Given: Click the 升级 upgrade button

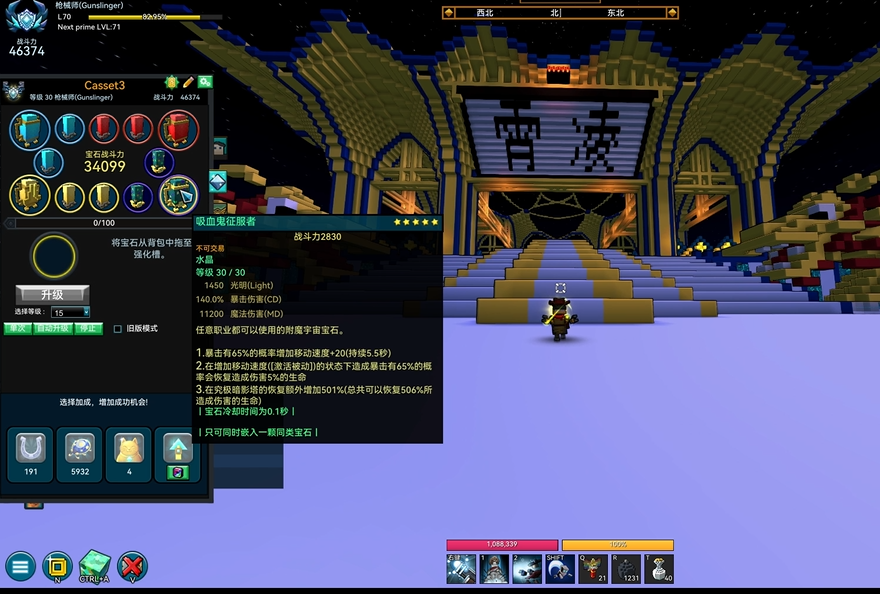Looking at the screenshot, I should (52, 294).
